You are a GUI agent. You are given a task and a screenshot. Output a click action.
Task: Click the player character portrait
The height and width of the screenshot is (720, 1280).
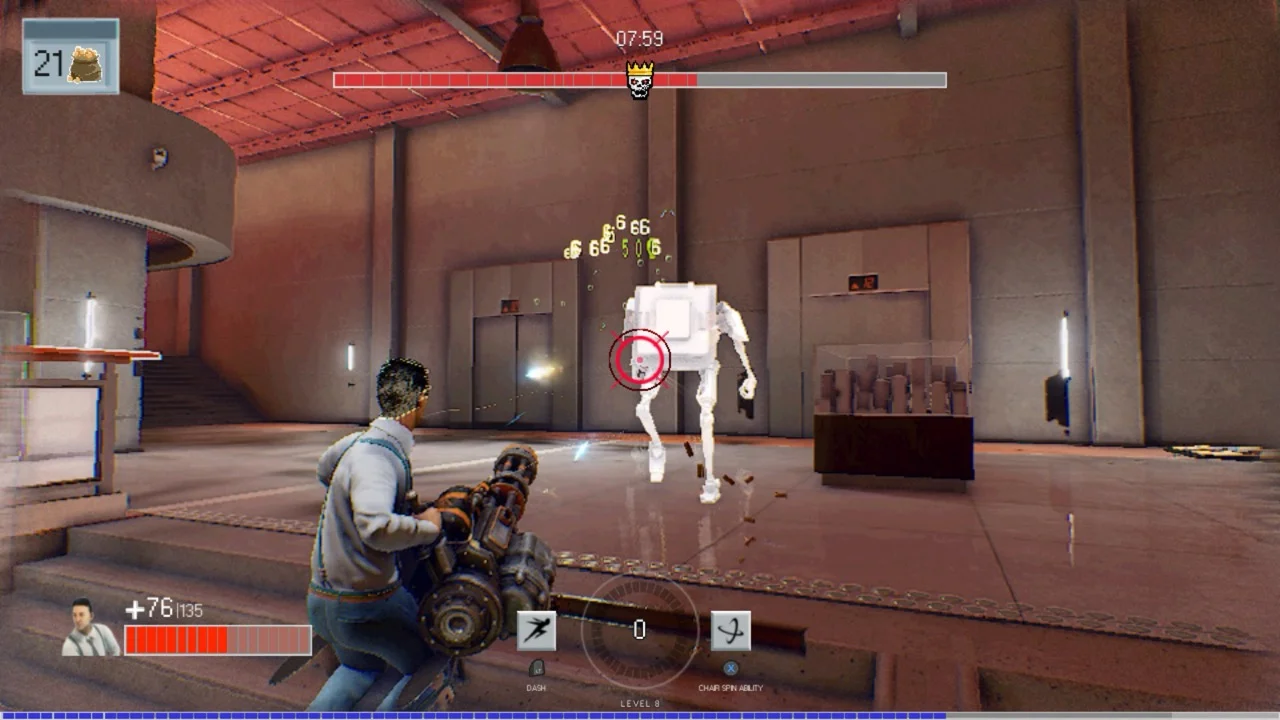(x=90, y=628)
